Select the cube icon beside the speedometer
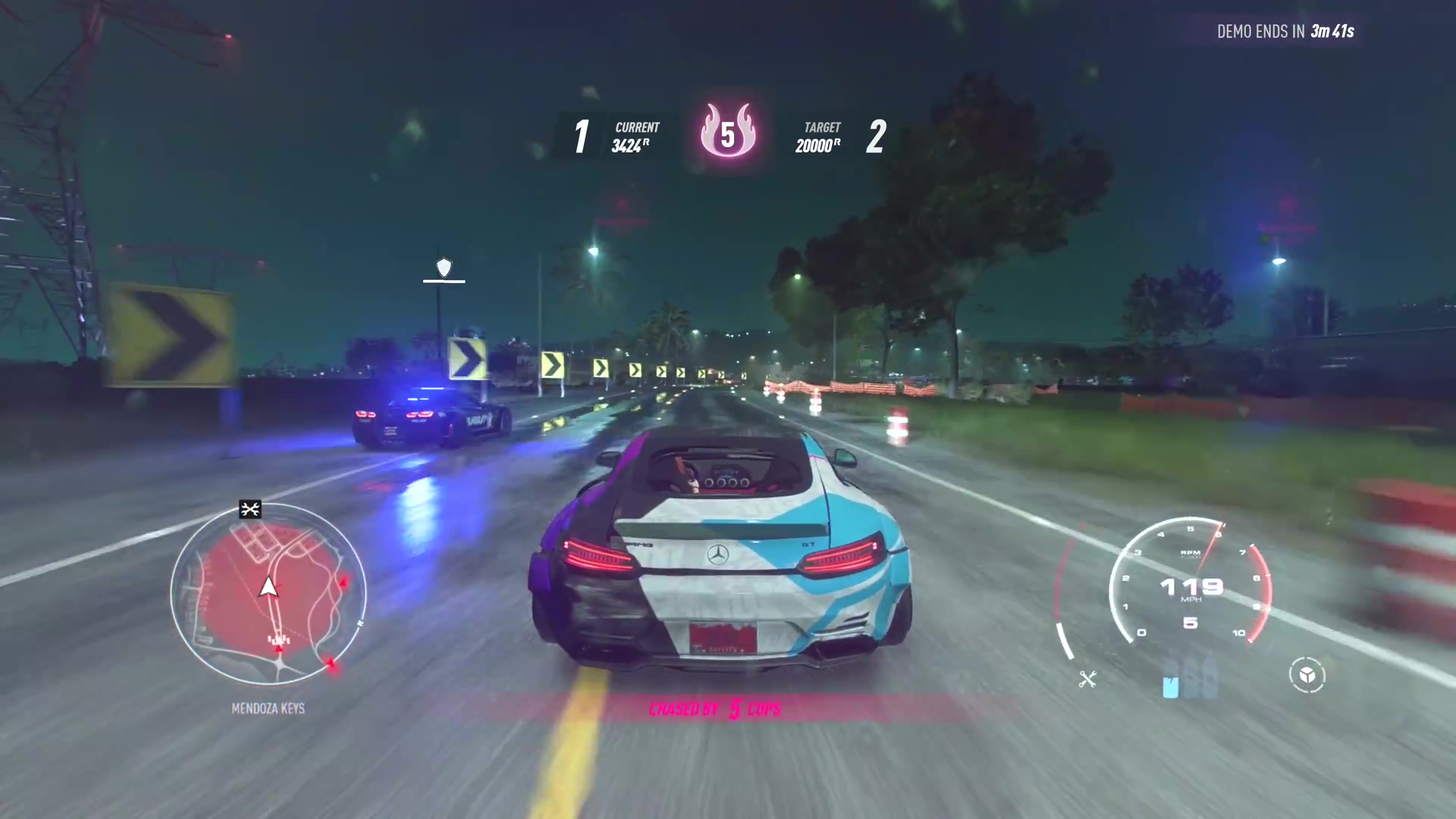 click(x=1307, y=675)
